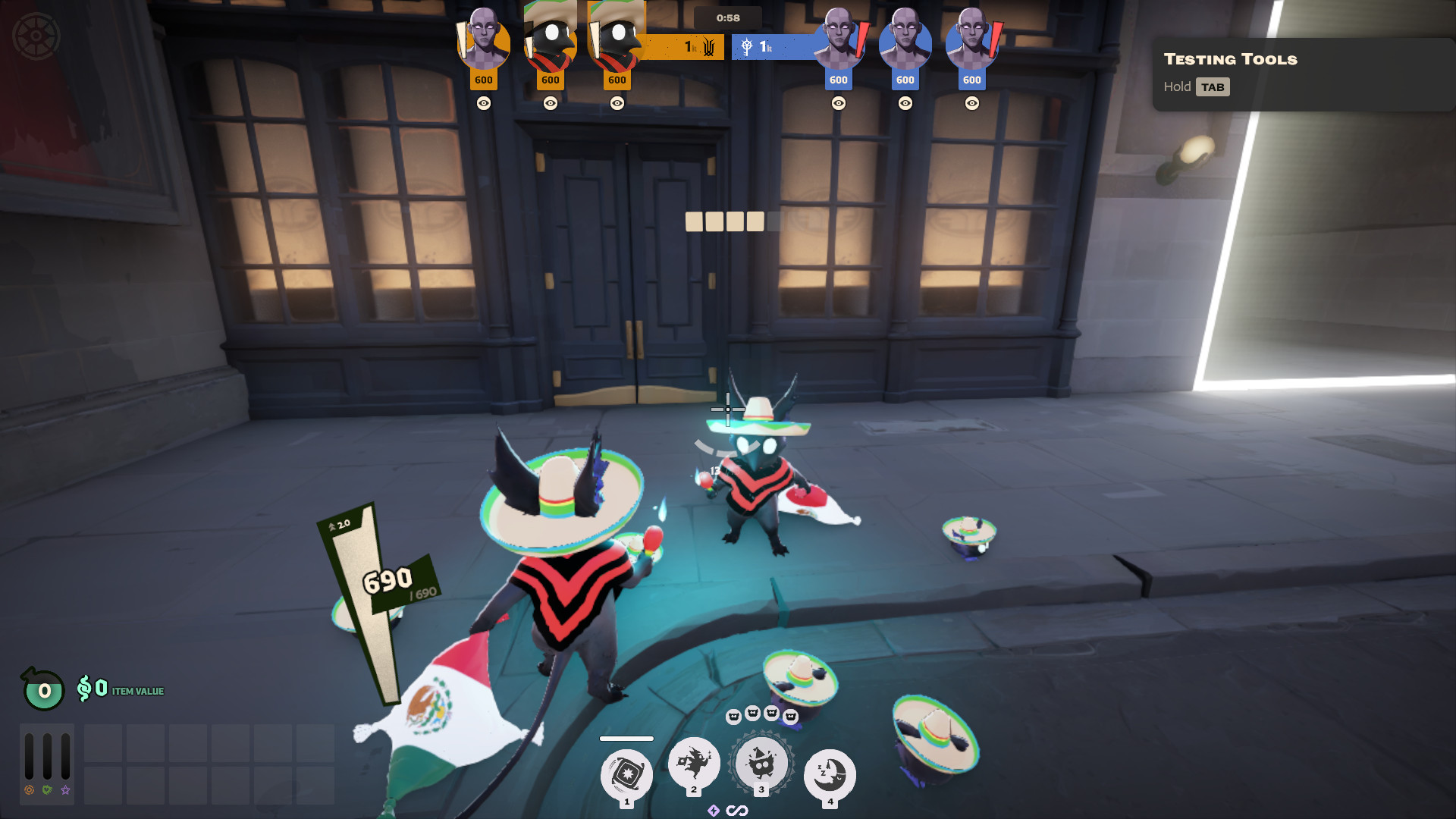Viewport: 1456px width, 819px height.
Task: Select the blue portrait without an exclamation mark
Action: pos(905,42)
